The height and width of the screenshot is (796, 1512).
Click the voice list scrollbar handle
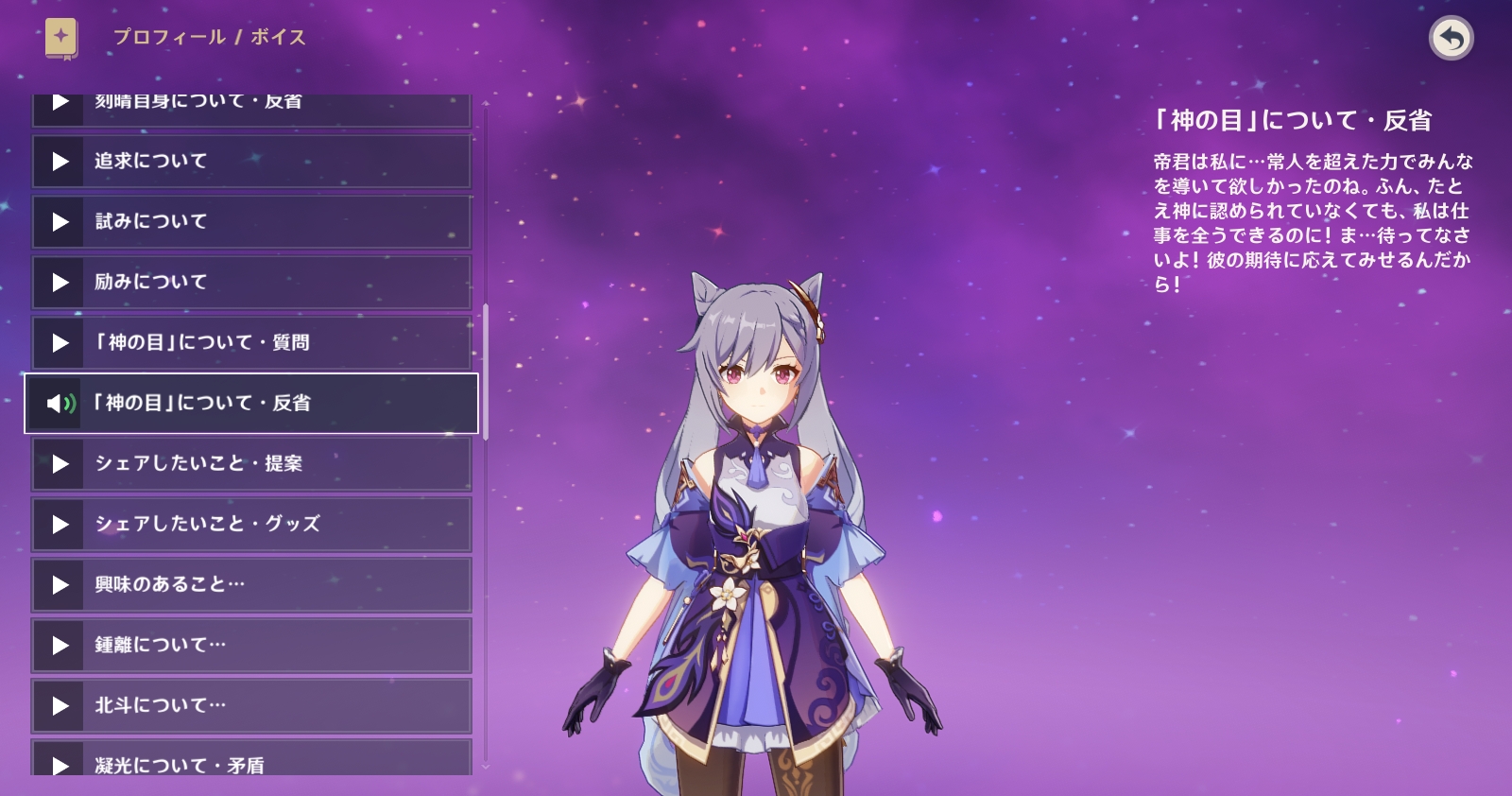pyautogui.click(x=486, y=371)
